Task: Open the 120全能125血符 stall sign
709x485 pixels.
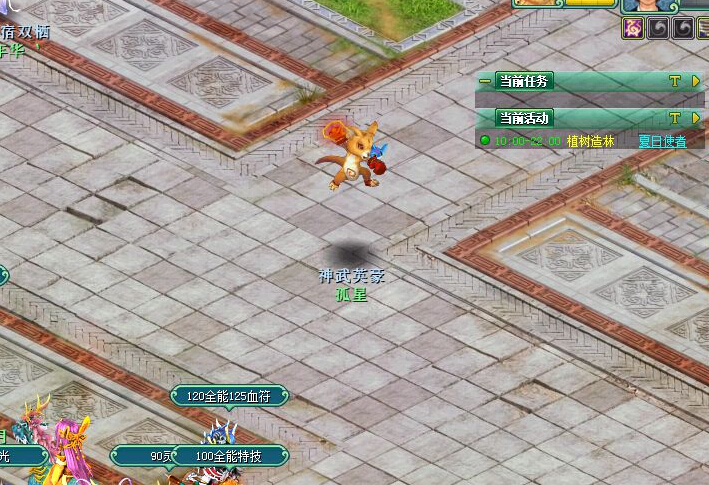Action: (229, 397)
